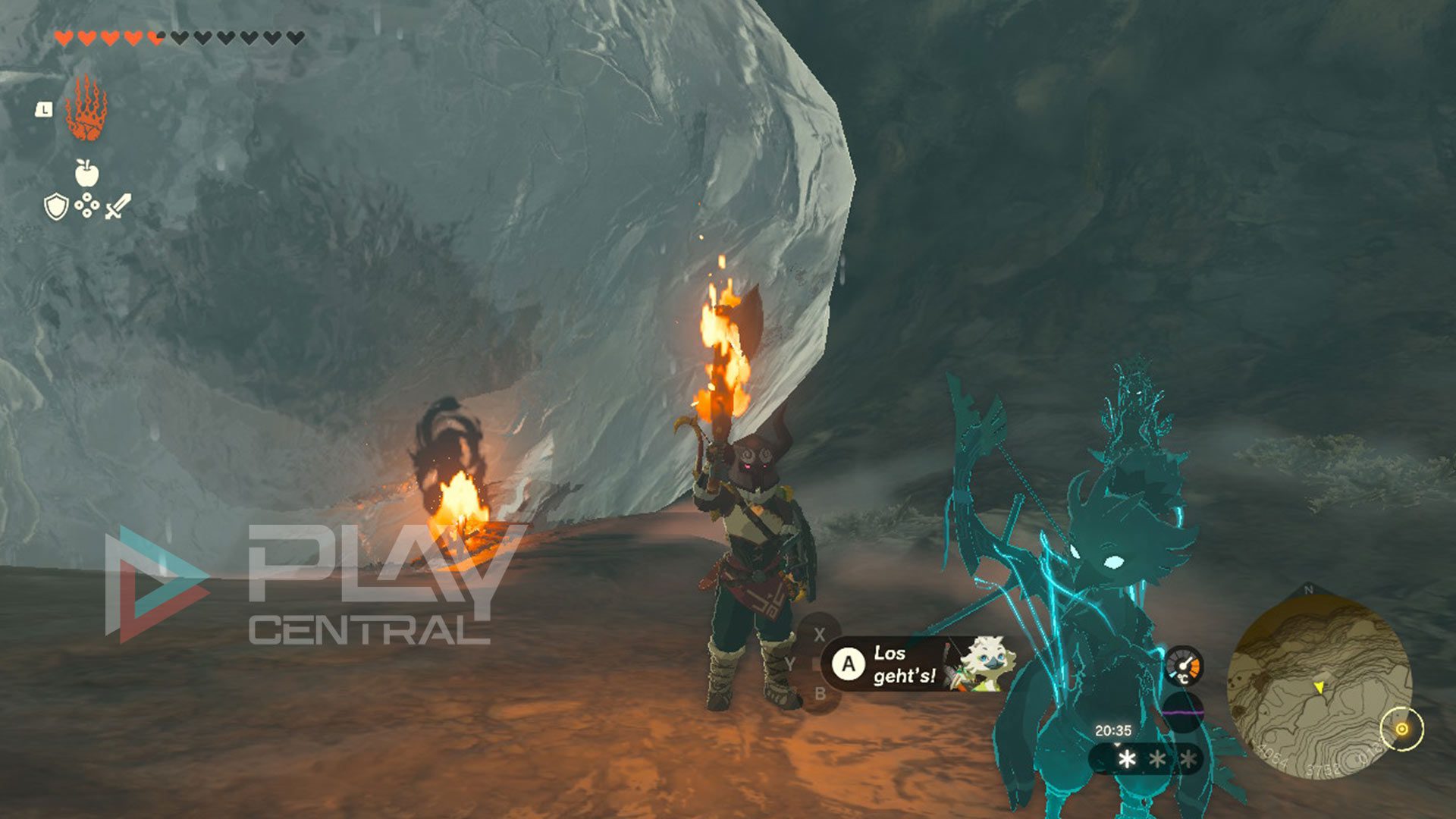
Task: Open the shield quick-select icon
Action: (x=56, y=206)
